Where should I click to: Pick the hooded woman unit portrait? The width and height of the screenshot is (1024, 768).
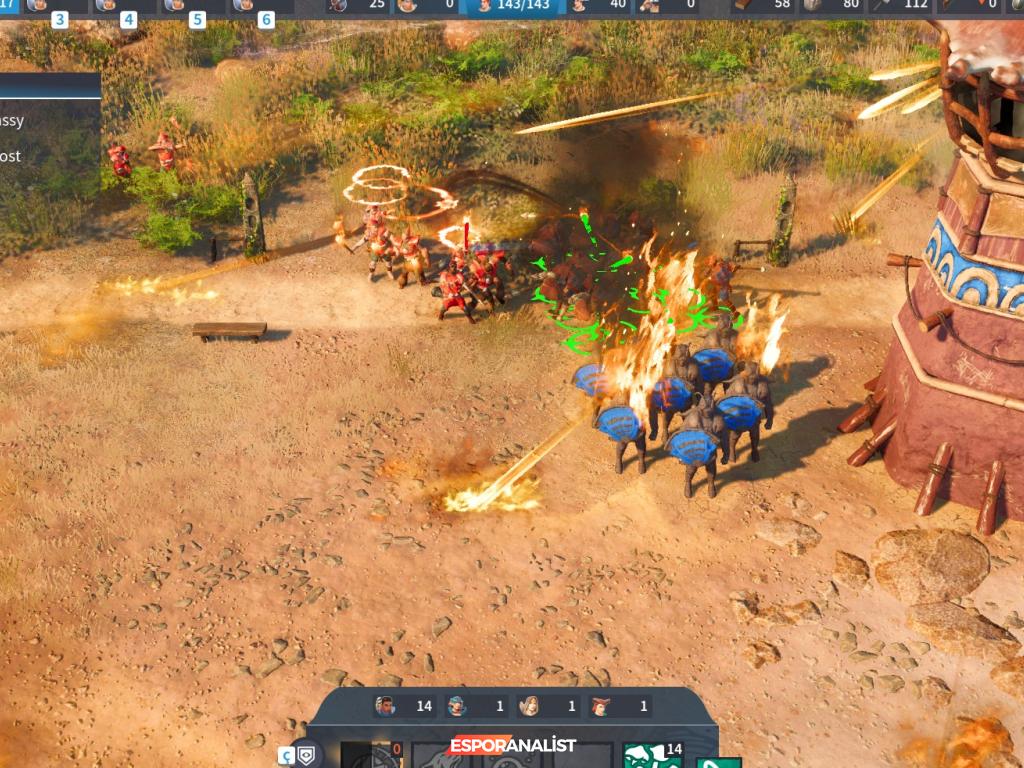click(x=529, y=706)
